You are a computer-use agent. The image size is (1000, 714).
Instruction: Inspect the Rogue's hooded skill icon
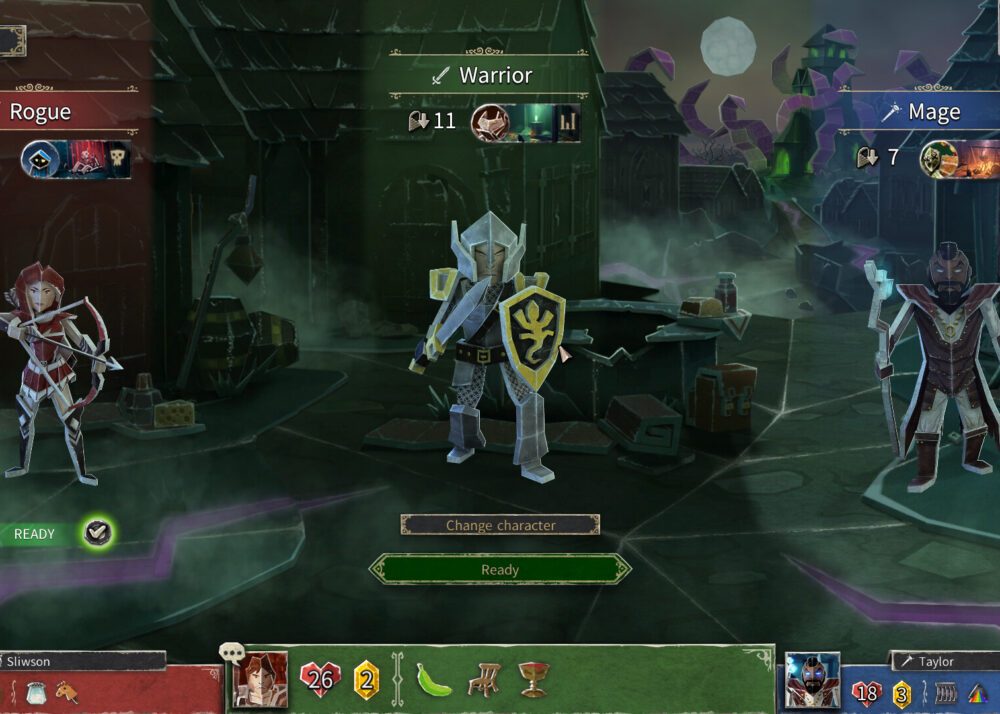(41, 159)
